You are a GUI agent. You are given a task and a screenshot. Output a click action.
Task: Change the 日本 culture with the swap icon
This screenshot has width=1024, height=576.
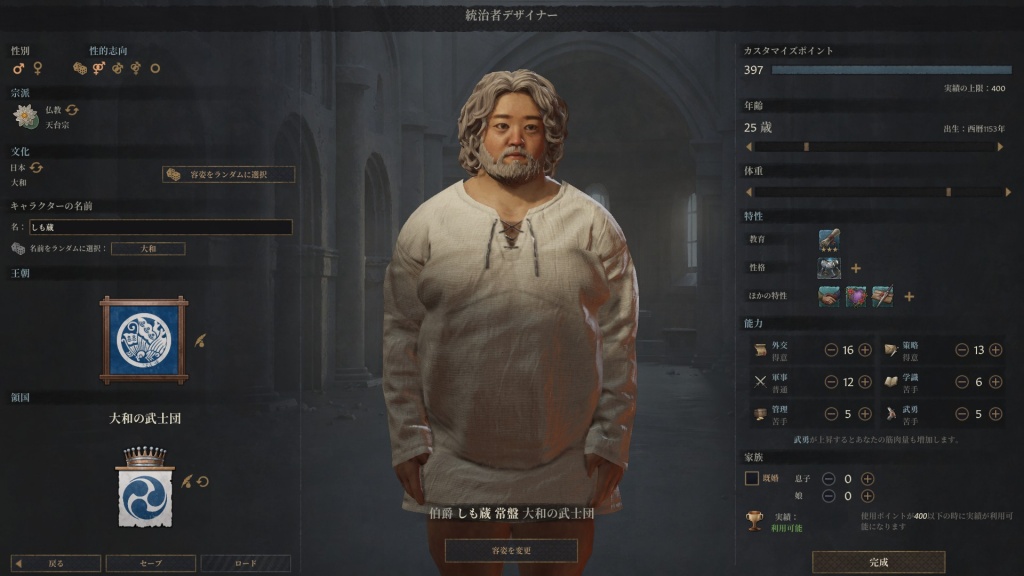click(x=37, y=167)
